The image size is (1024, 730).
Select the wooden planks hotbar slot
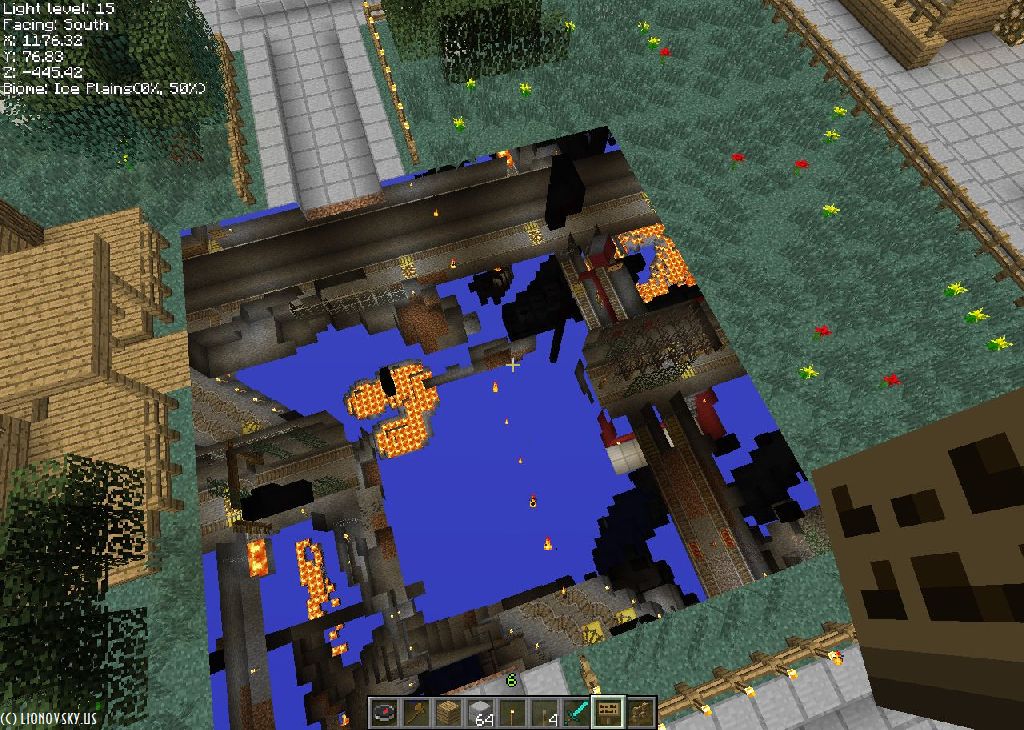pos(449,713)
